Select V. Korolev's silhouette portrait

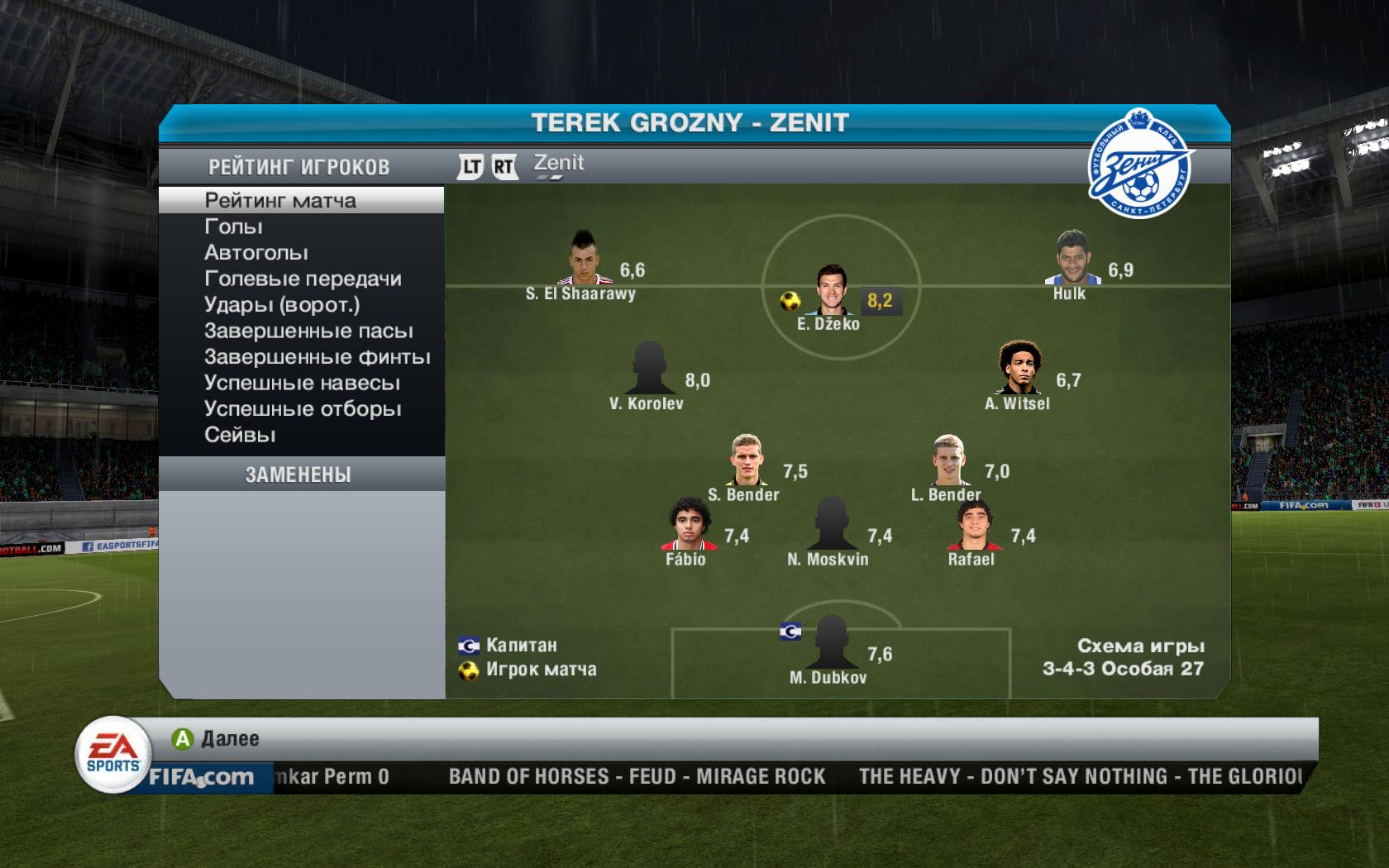(x=649, y=369)
